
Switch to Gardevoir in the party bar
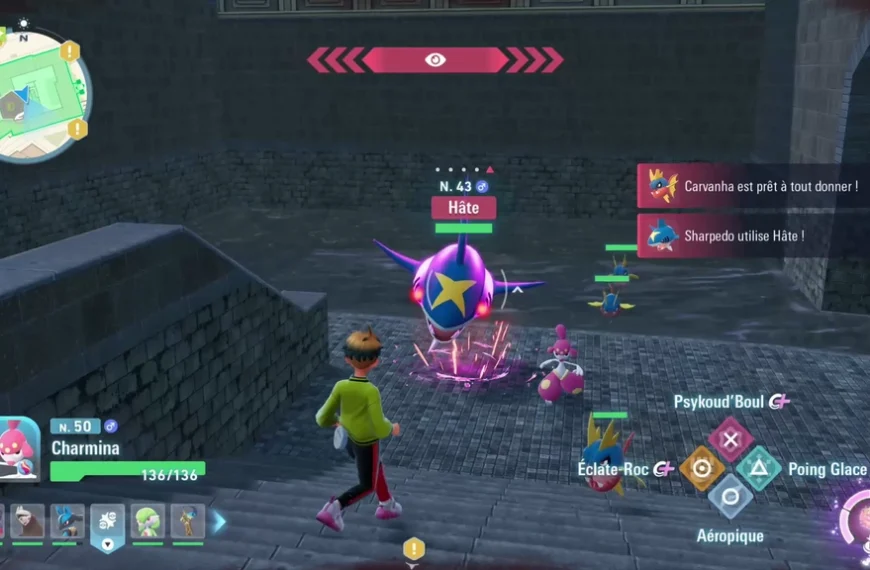147,521
